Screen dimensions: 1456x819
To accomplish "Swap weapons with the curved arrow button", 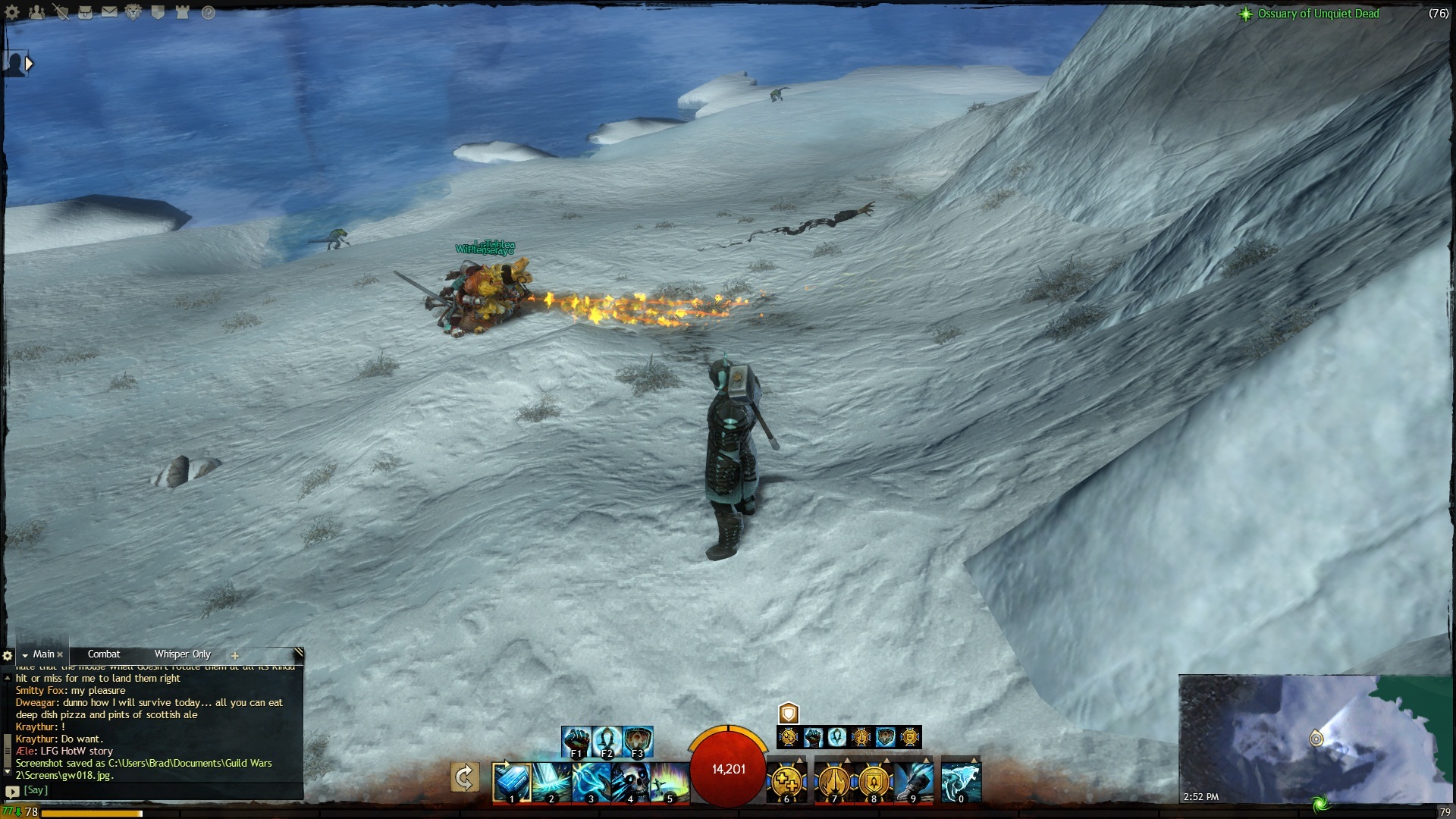I will pos(464,778).
